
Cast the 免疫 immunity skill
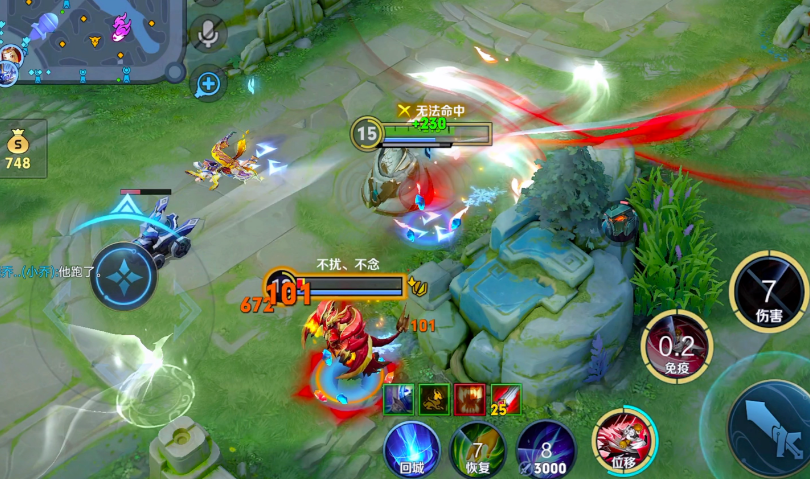[677, 345]
